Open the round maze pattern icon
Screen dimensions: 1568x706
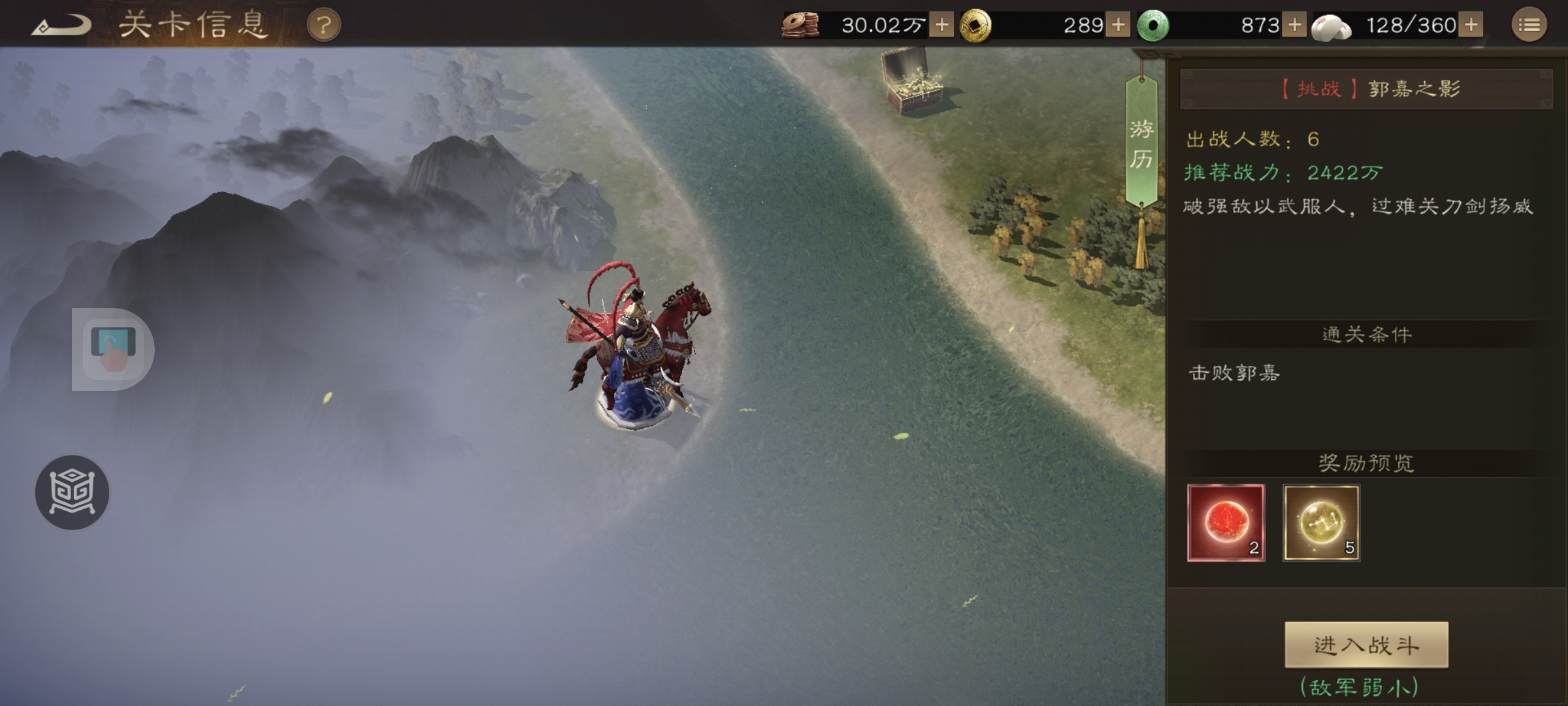click(72, 492)
